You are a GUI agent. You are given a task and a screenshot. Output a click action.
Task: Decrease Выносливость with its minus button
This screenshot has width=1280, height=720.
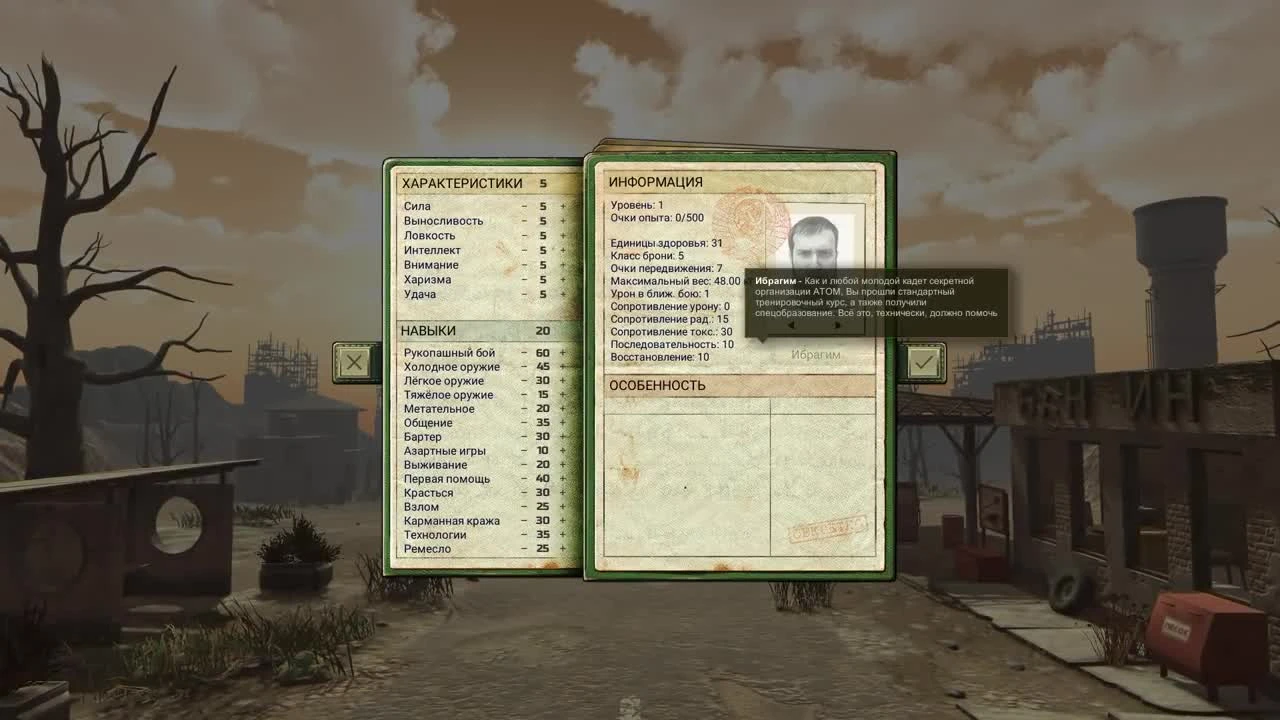(524, 221)
